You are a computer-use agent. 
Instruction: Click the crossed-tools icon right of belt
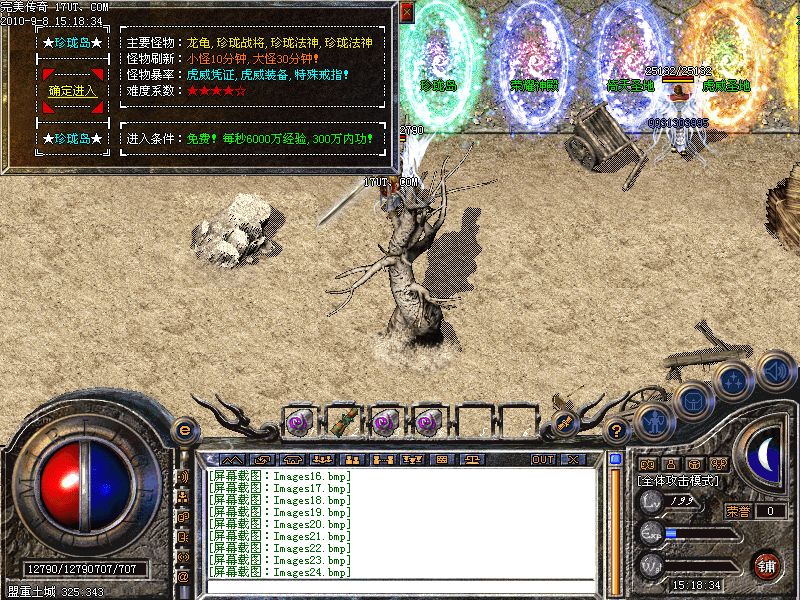coord(564,424)
